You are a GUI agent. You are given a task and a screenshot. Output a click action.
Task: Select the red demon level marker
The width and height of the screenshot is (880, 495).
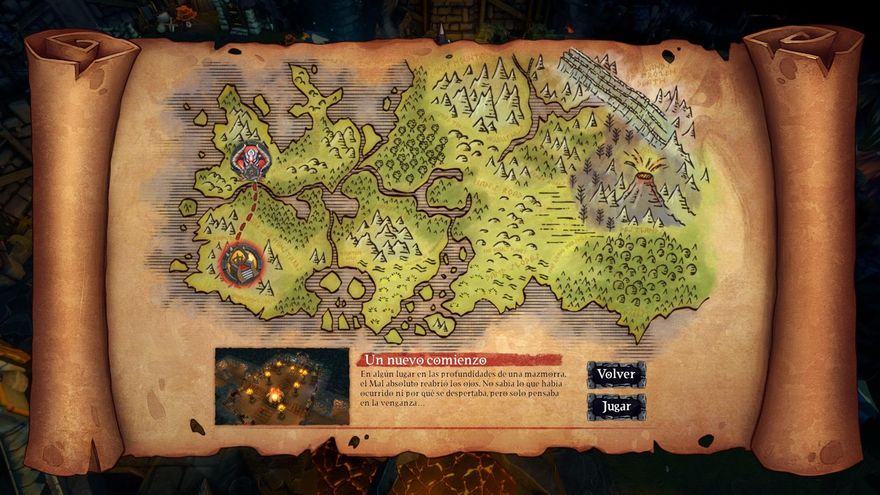(249, 159)
